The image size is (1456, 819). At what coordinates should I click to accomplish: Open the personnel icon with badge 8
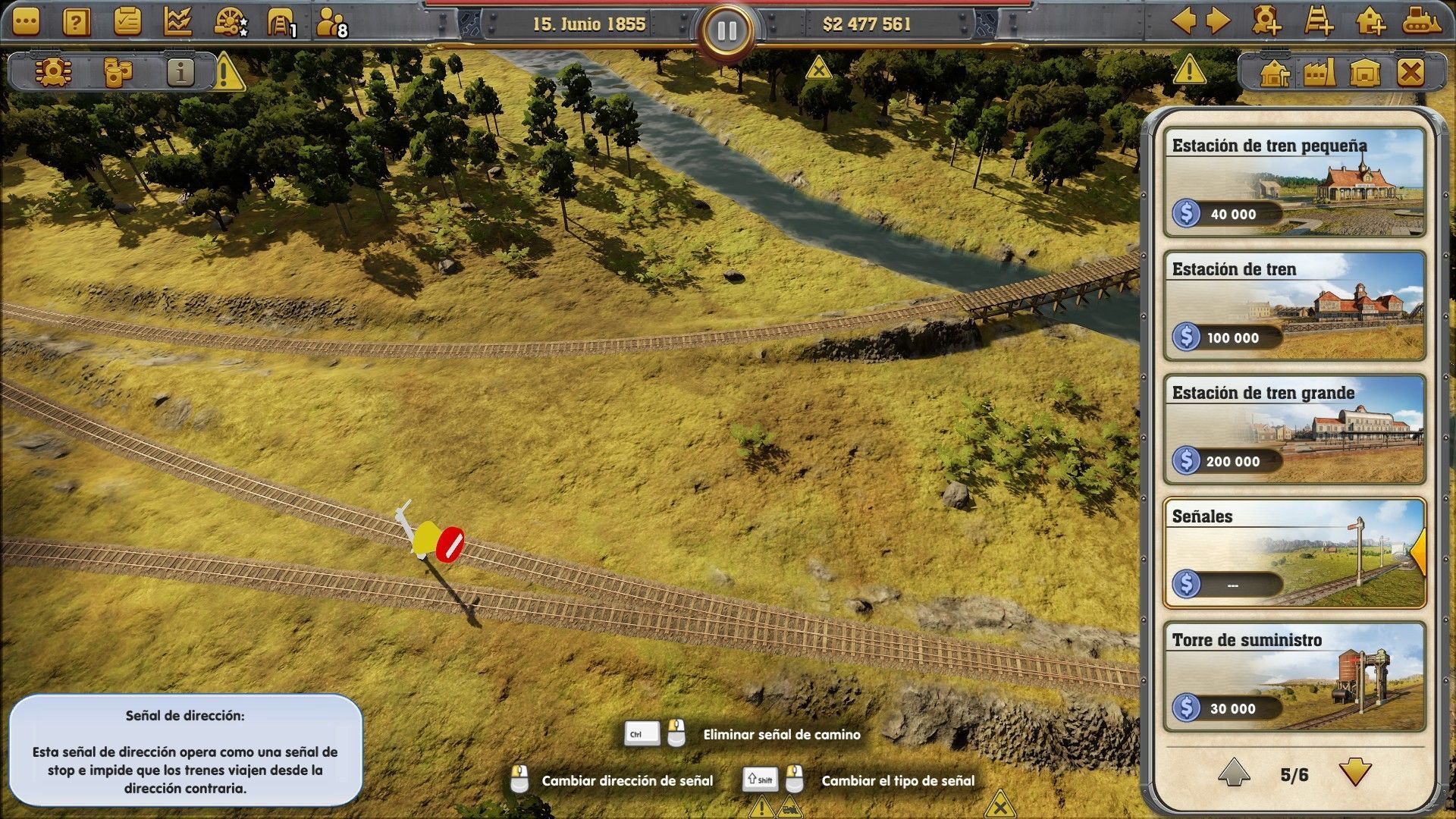(331, 24)
